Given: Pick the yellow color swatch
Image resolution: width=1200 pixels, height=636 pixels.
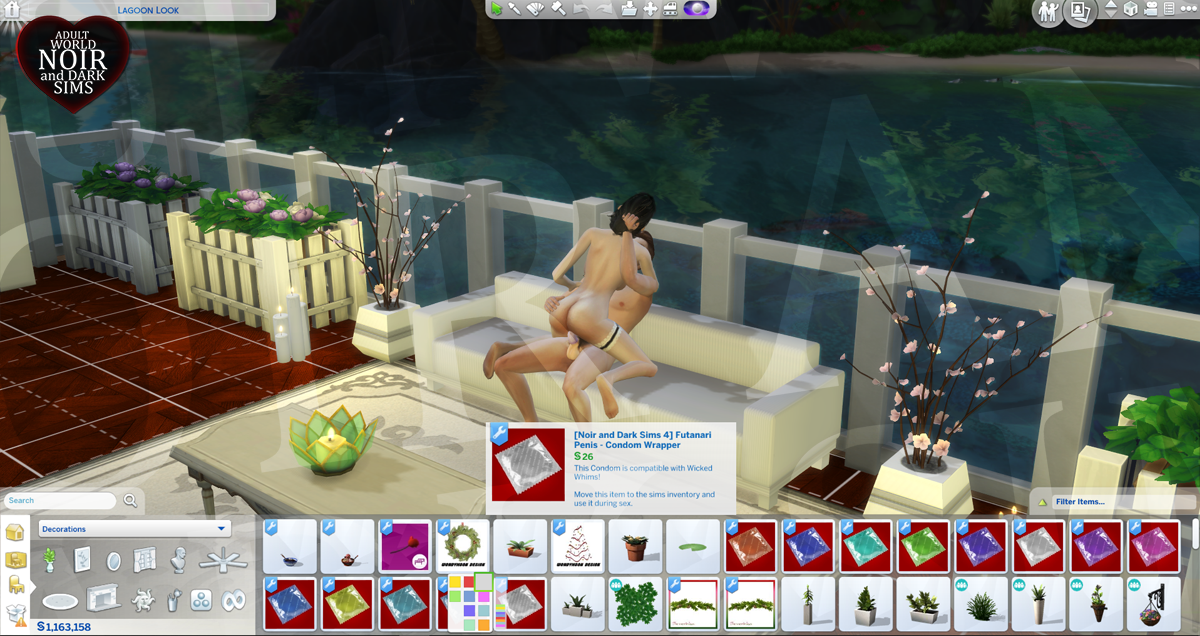Looking at the screenshot, I should pyautogui.click(x=456, y=582).
